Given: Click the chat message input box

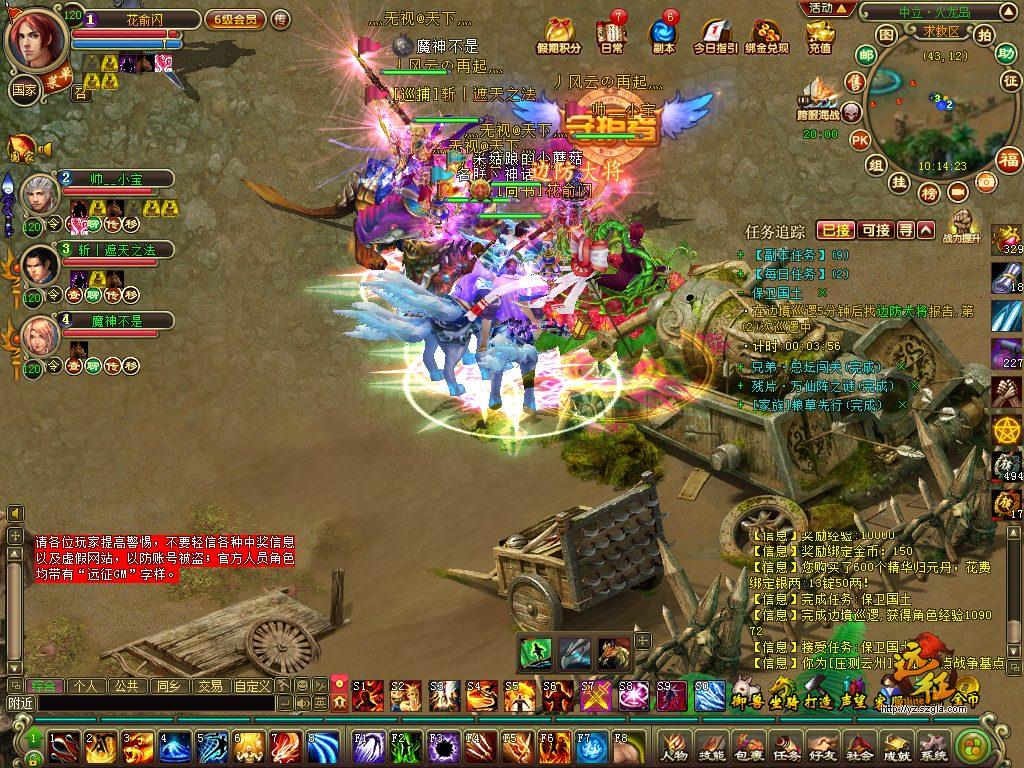Looking at the screenshot, I should (x=155, y=704).
